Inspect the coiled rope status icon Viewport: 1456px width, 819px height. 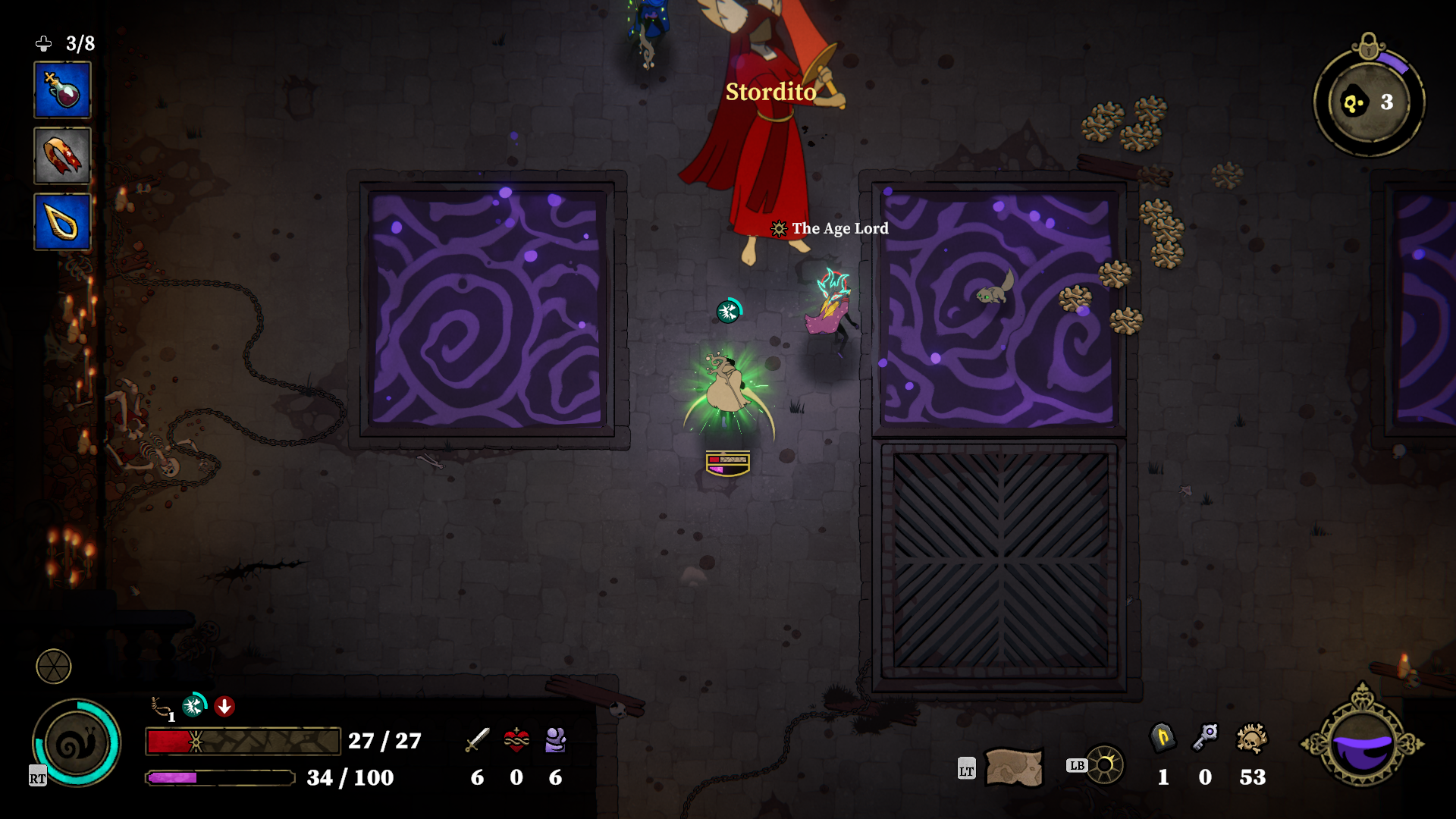(162, 708)
